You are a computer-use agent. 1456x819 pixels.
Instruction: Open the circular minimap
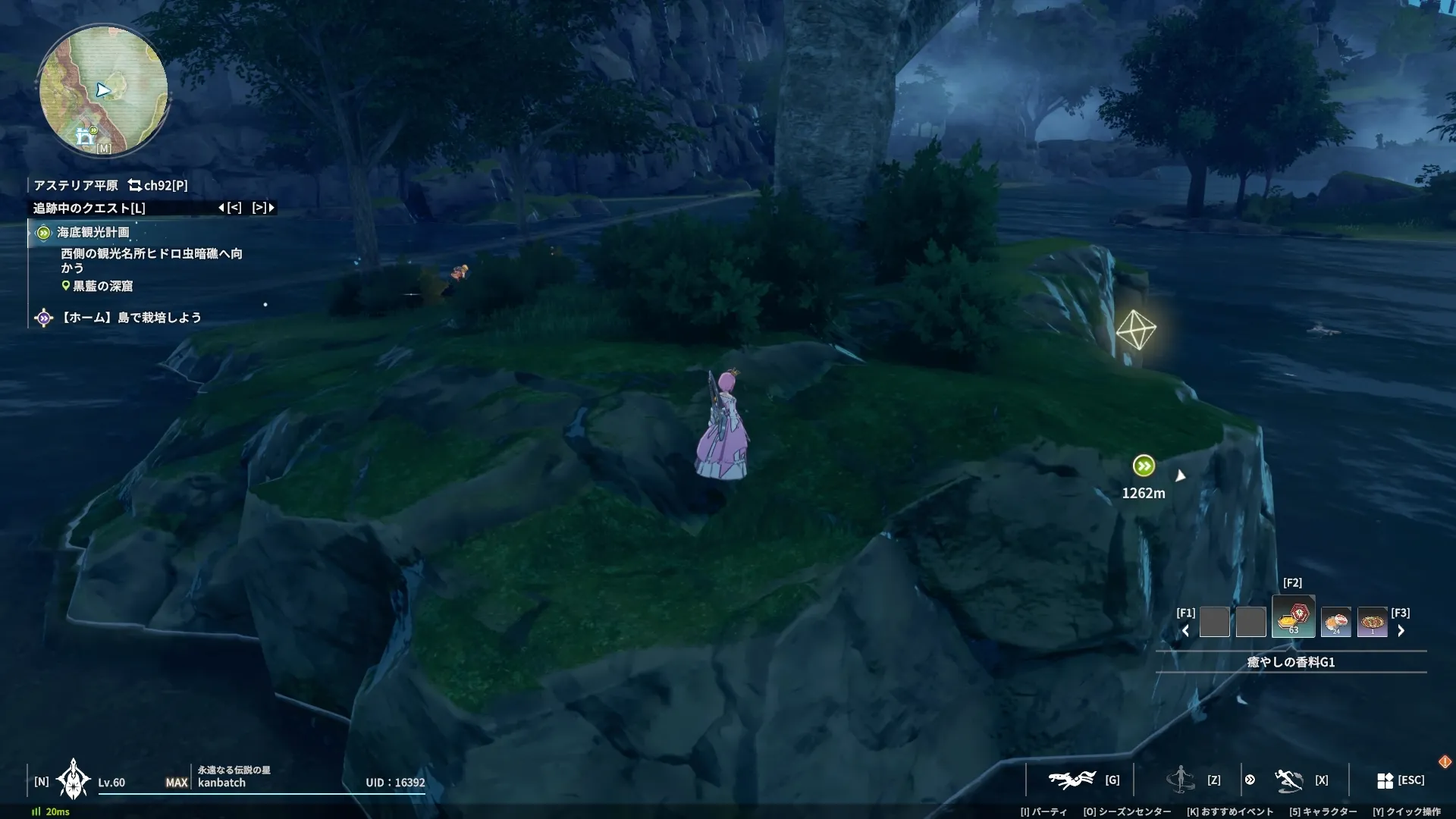coord(103,90)
